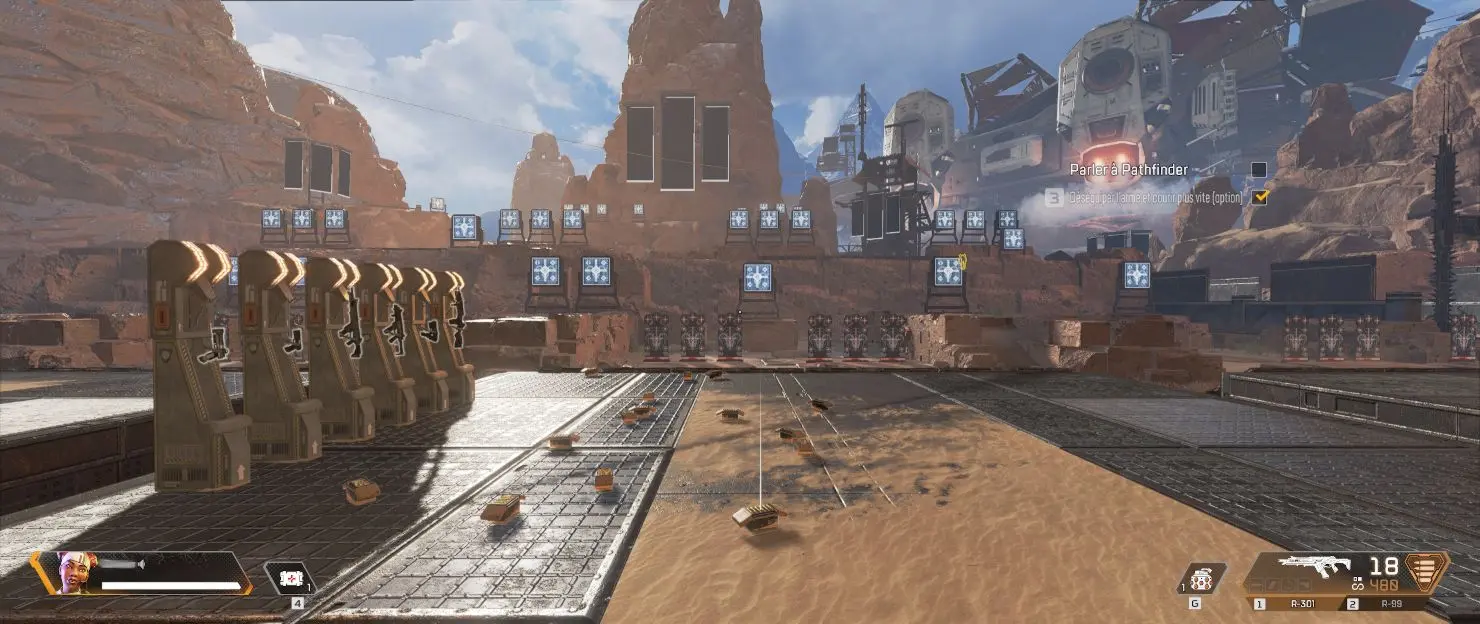Image resolution: width=1480 pixels, height=624 pixels.
Task: Click the grenade ordnance icon
Action: pos(1202,578)
